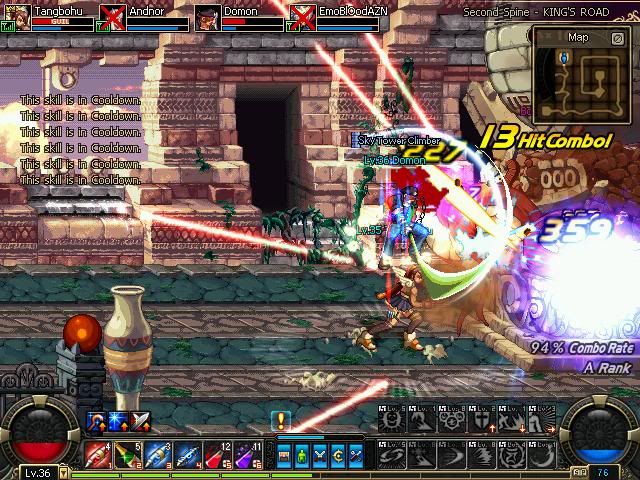
Task: Activate the swirl skill icon
Action: [391, 454]
